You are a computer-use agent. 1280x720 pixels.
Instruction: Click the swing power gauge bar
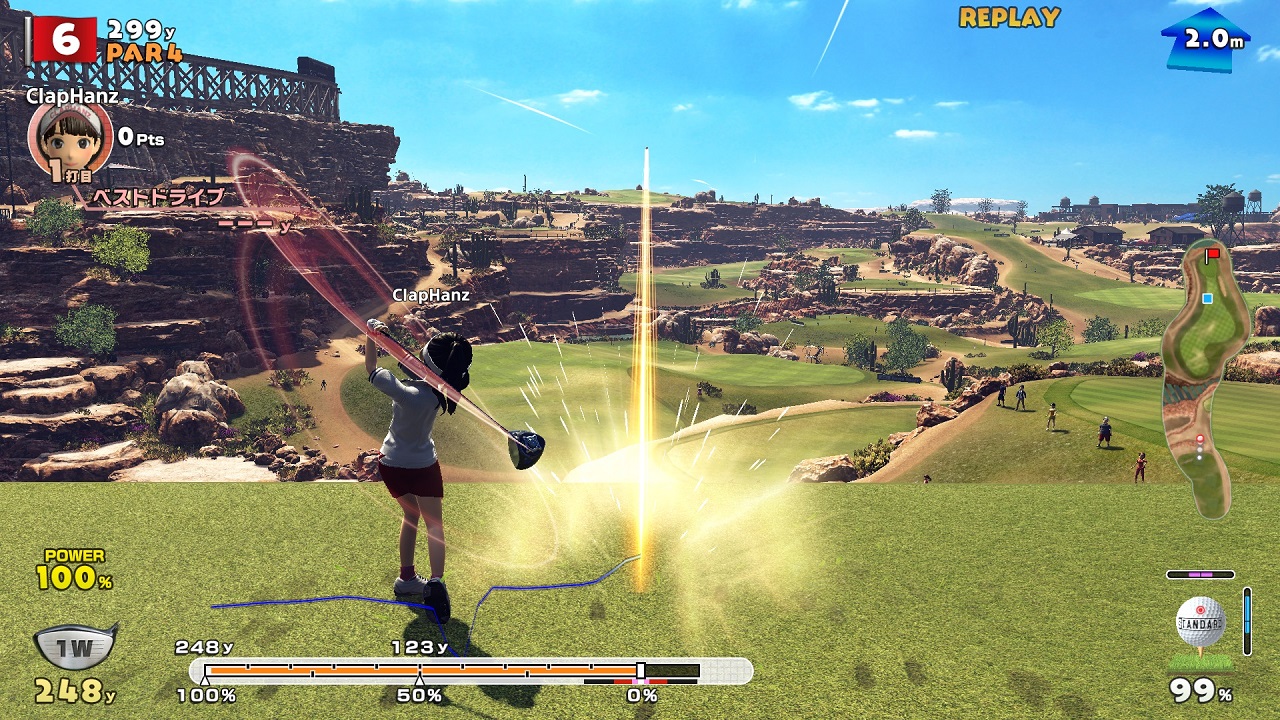[x=470, y=671]
